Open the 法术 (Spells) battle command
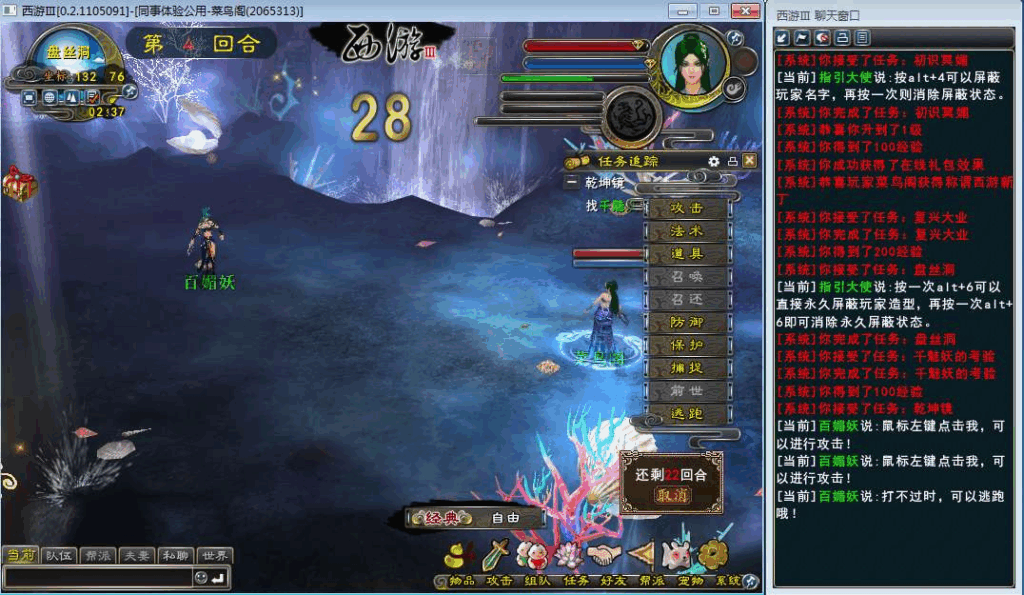1024x595 pixels. click(x=686, y=232)
